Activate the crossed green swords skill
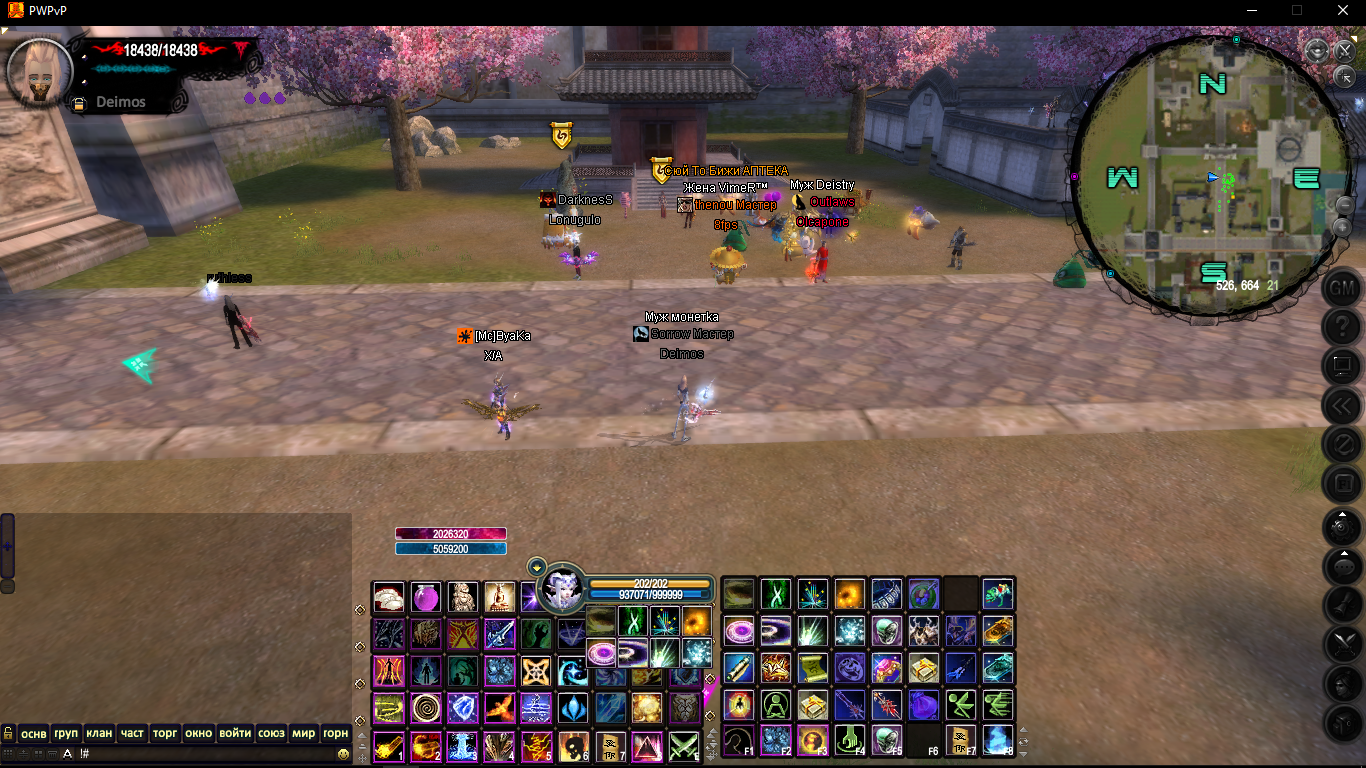Screen dimensions: 1366x768 click(x=684, y=746)
